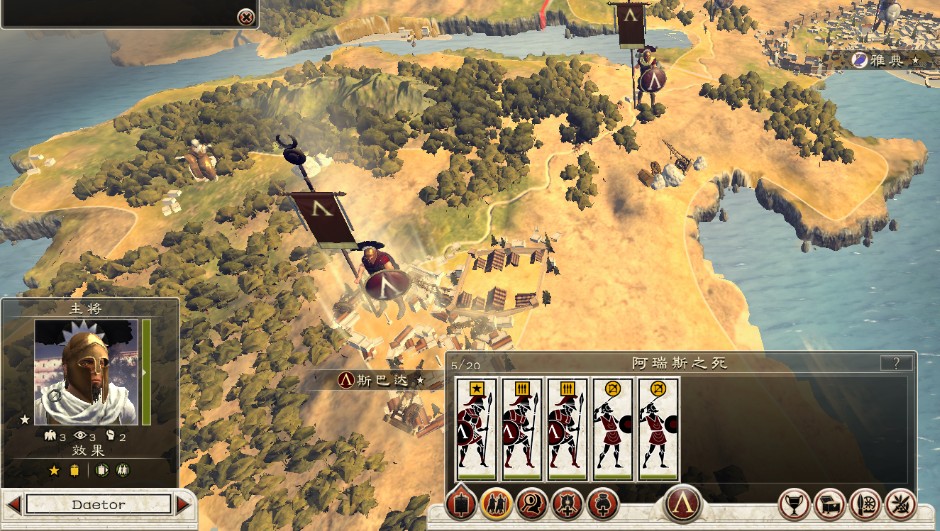
Task: Open the trophy cup objectives button
Action: coord(794,504)
